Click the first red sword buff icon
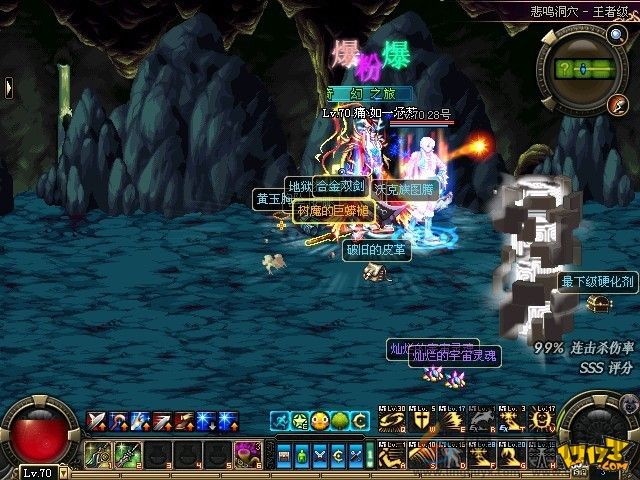 97,420
